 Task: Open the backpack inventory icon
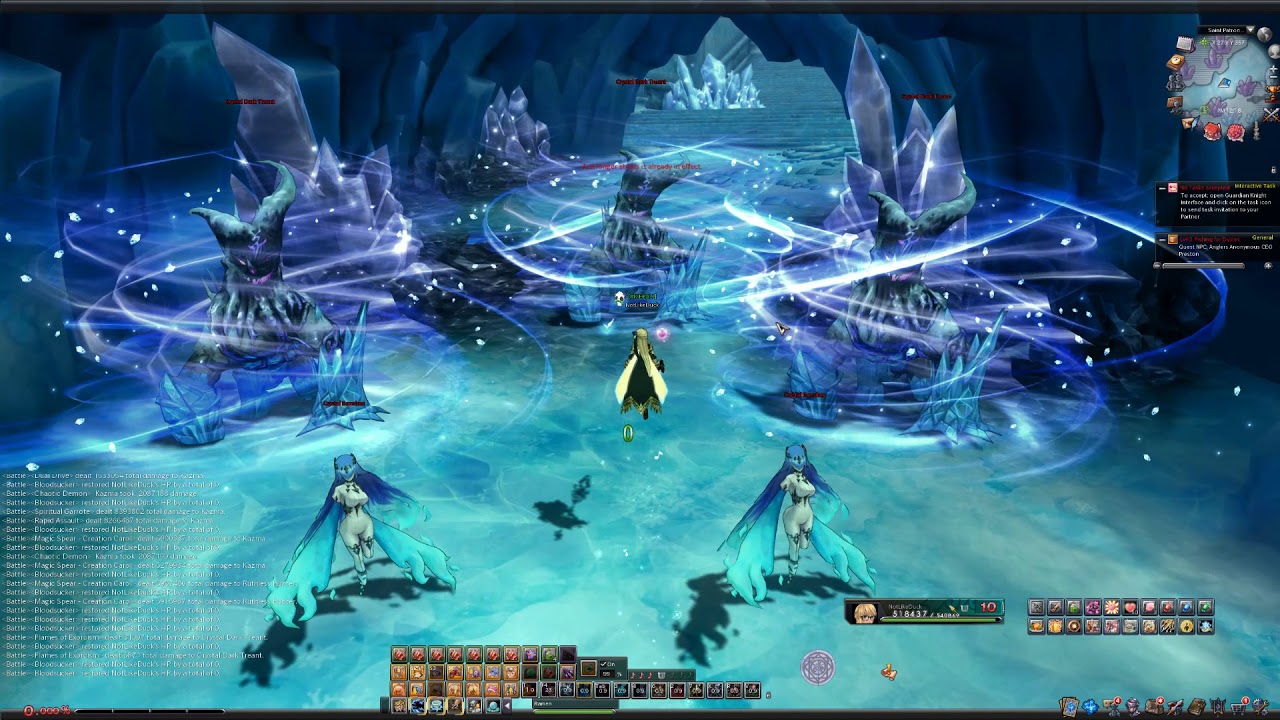1154,706
